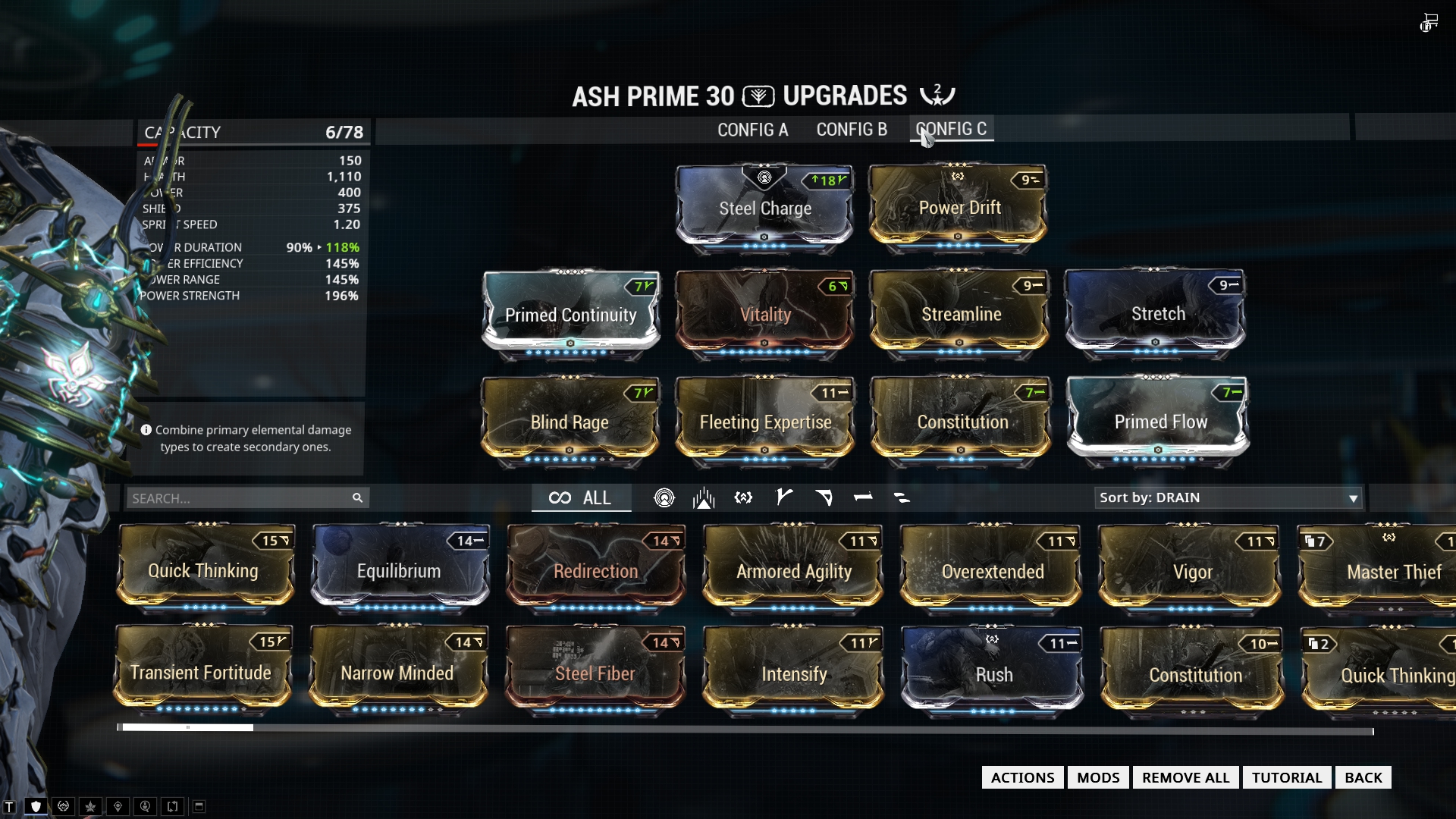Select the Umbra polarity filter icon
Image resolution: width=1456 pixels, height=819 pixels.
tap(743, 497)
